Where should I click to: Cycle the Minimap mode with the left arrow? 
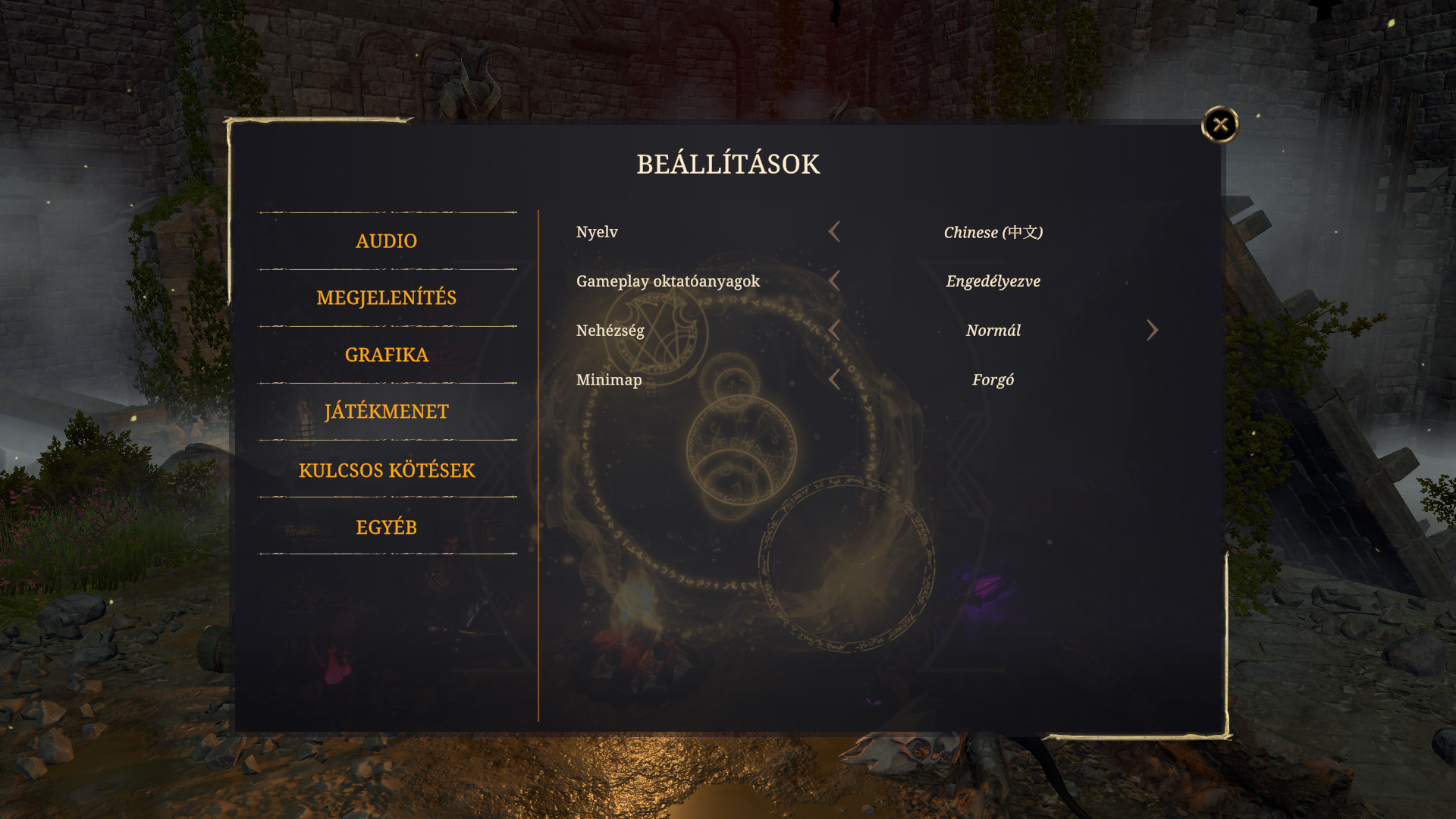pos(835,380)
